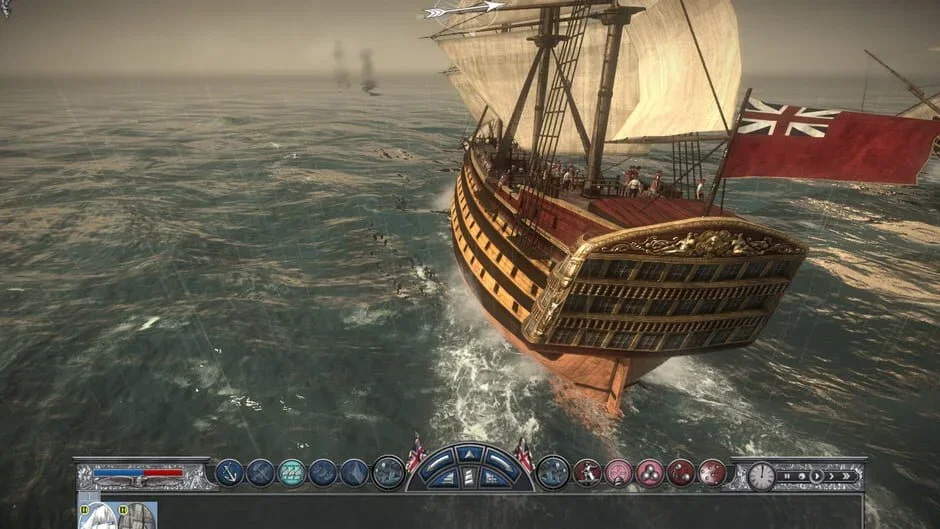
Task: Pause the battle with the pause button
Action: click(x=786, y=476)
